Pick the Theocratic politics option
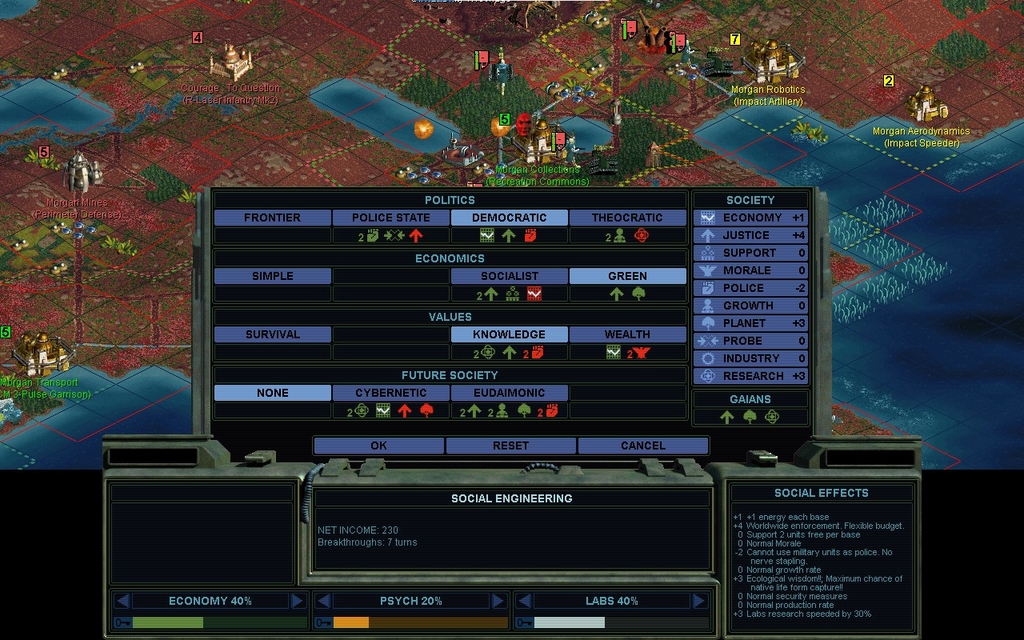 click(627, 218)
